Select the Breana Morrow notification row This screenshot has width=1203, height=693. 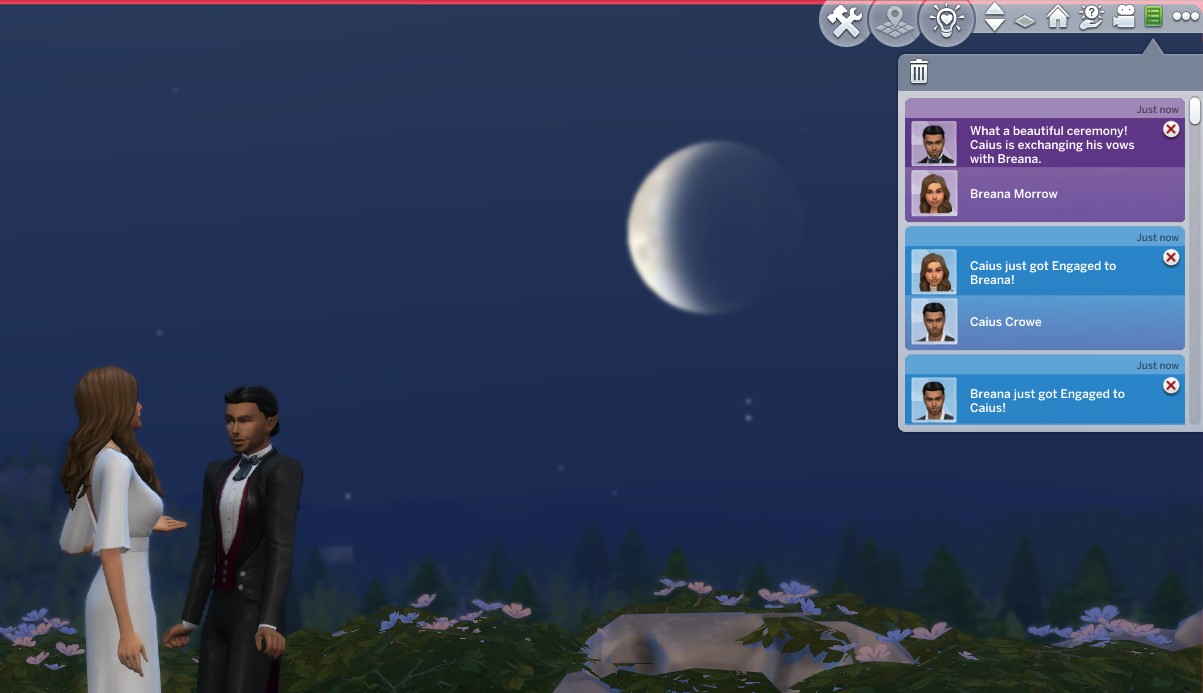tap(1045, 194)
